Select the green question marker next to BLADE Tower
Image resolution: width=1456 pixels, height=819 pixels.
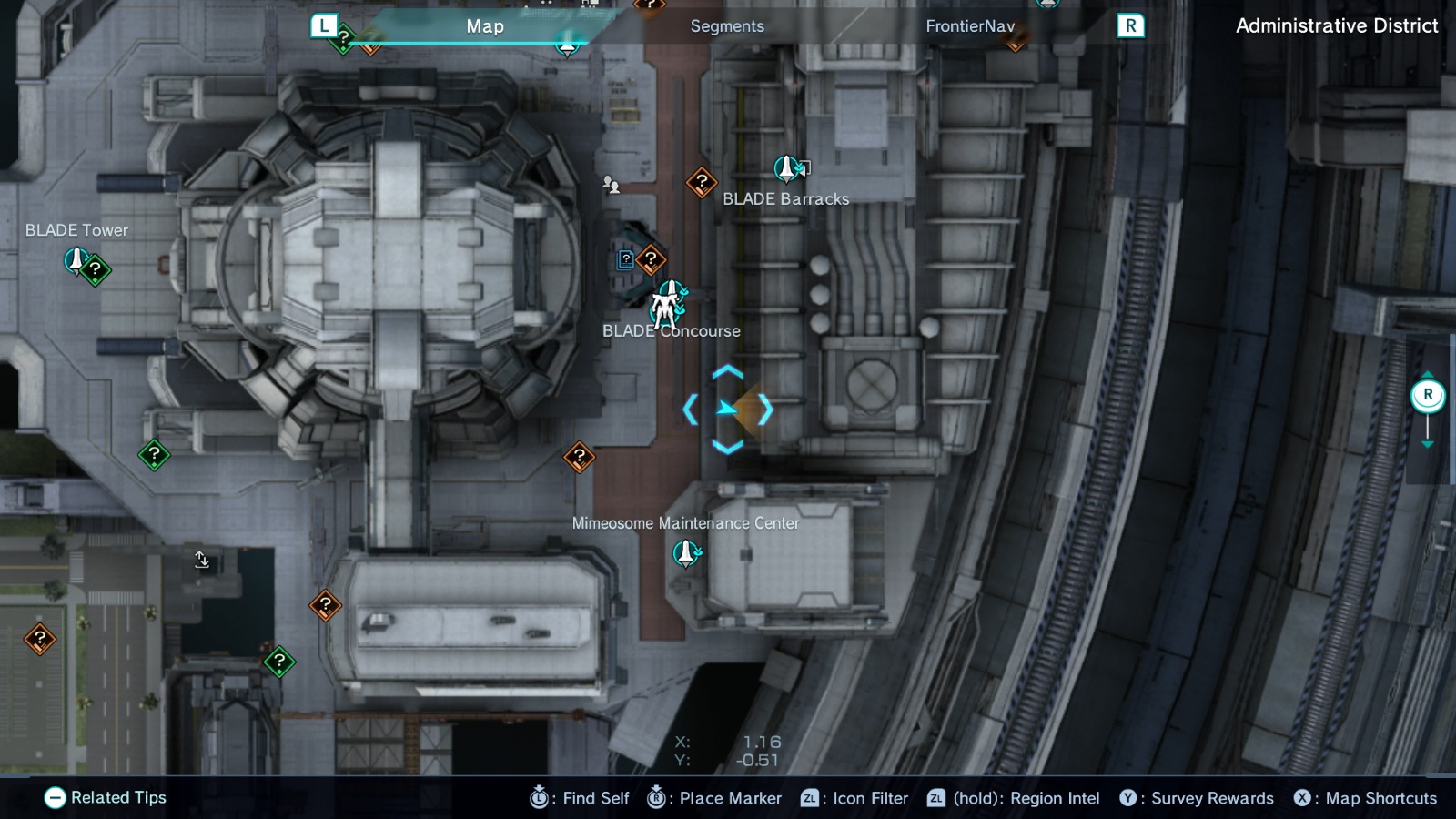tap(95, 268)
